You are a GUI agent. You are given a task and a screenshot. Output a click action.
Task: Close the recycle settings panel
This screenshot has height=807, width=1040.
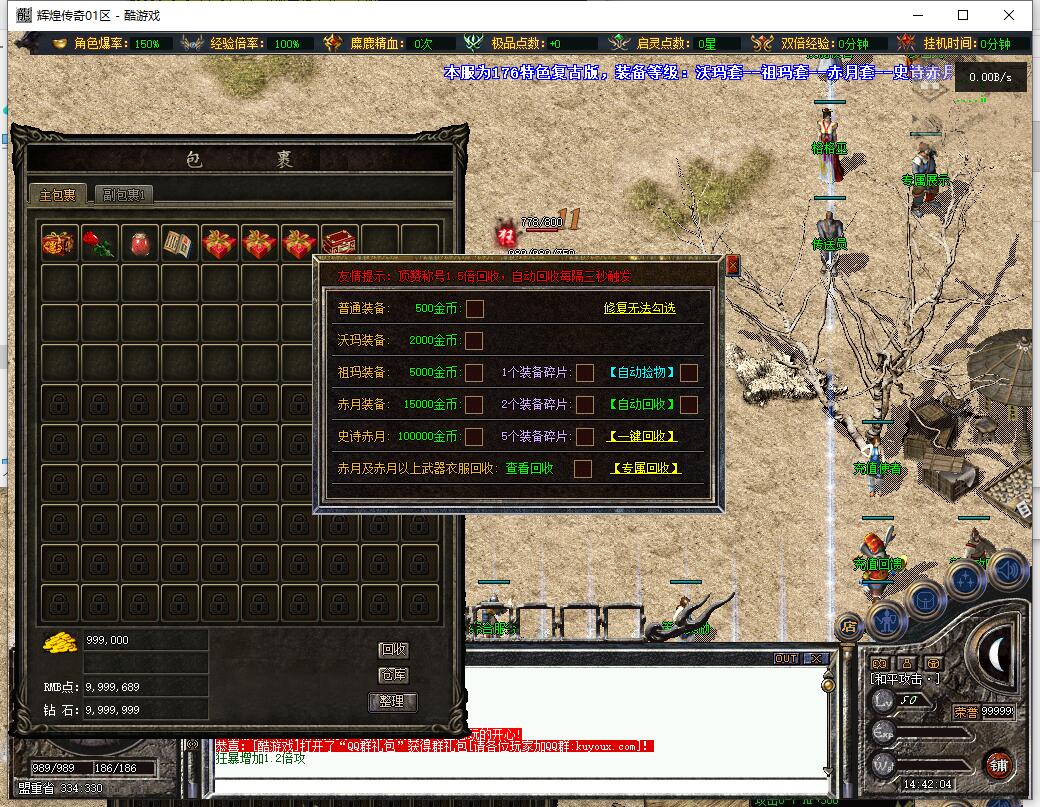[x=732, y=265]
